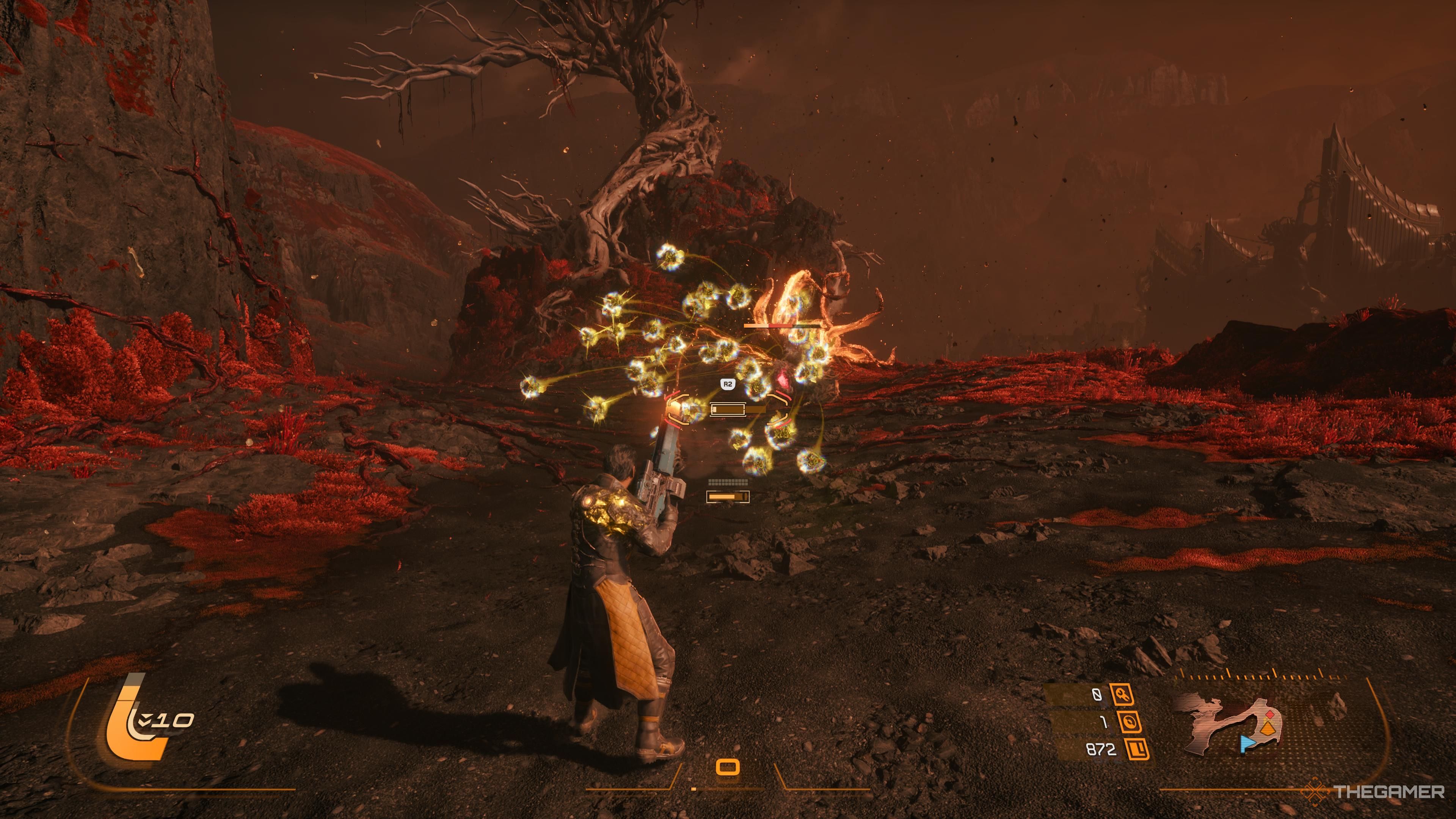
Task: Select the red diamond marker on the minimap
Action: [x=1269, y=714]
